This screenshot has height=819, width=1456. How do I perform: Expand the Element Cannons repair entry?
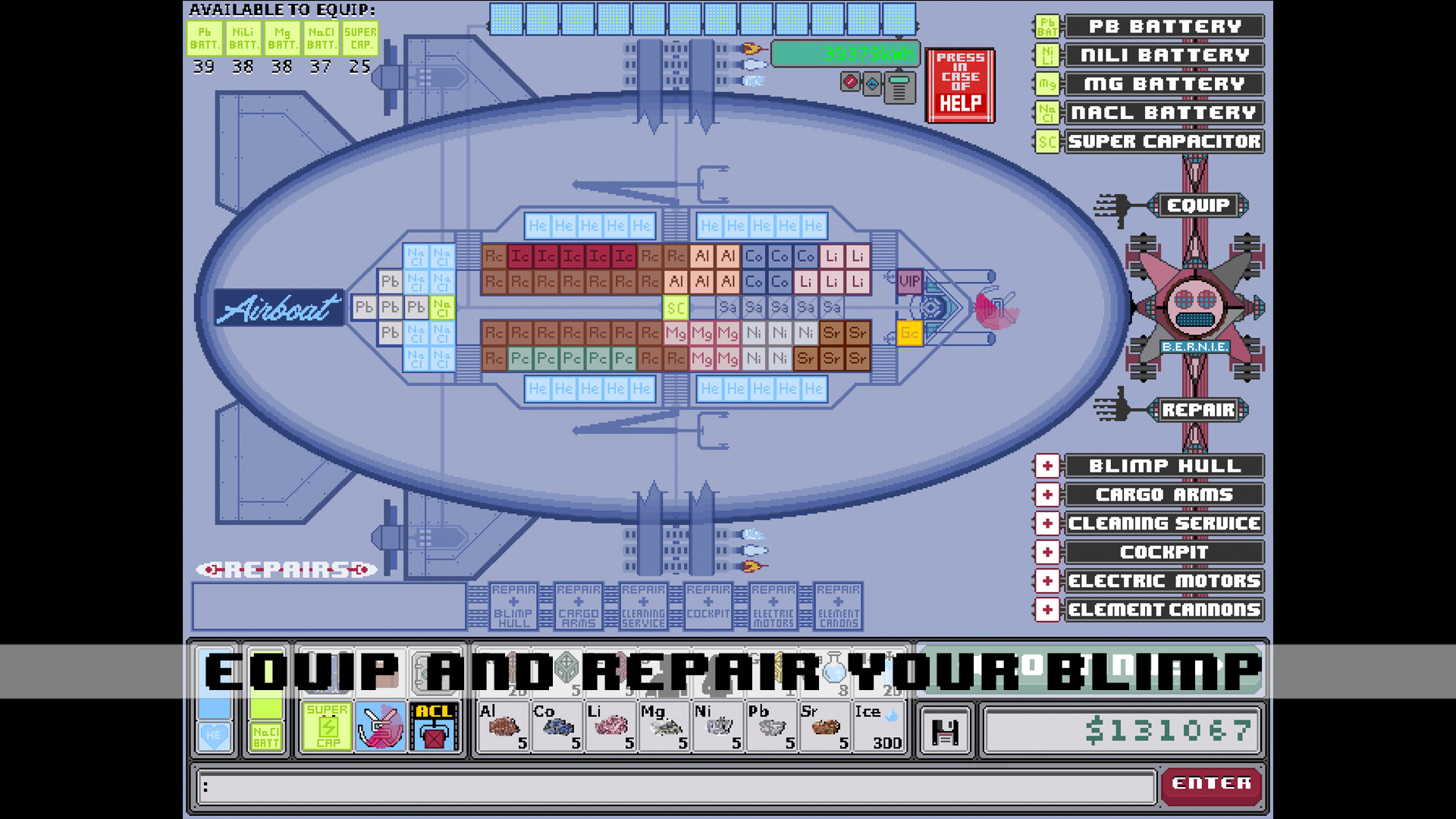point(1047,610)
